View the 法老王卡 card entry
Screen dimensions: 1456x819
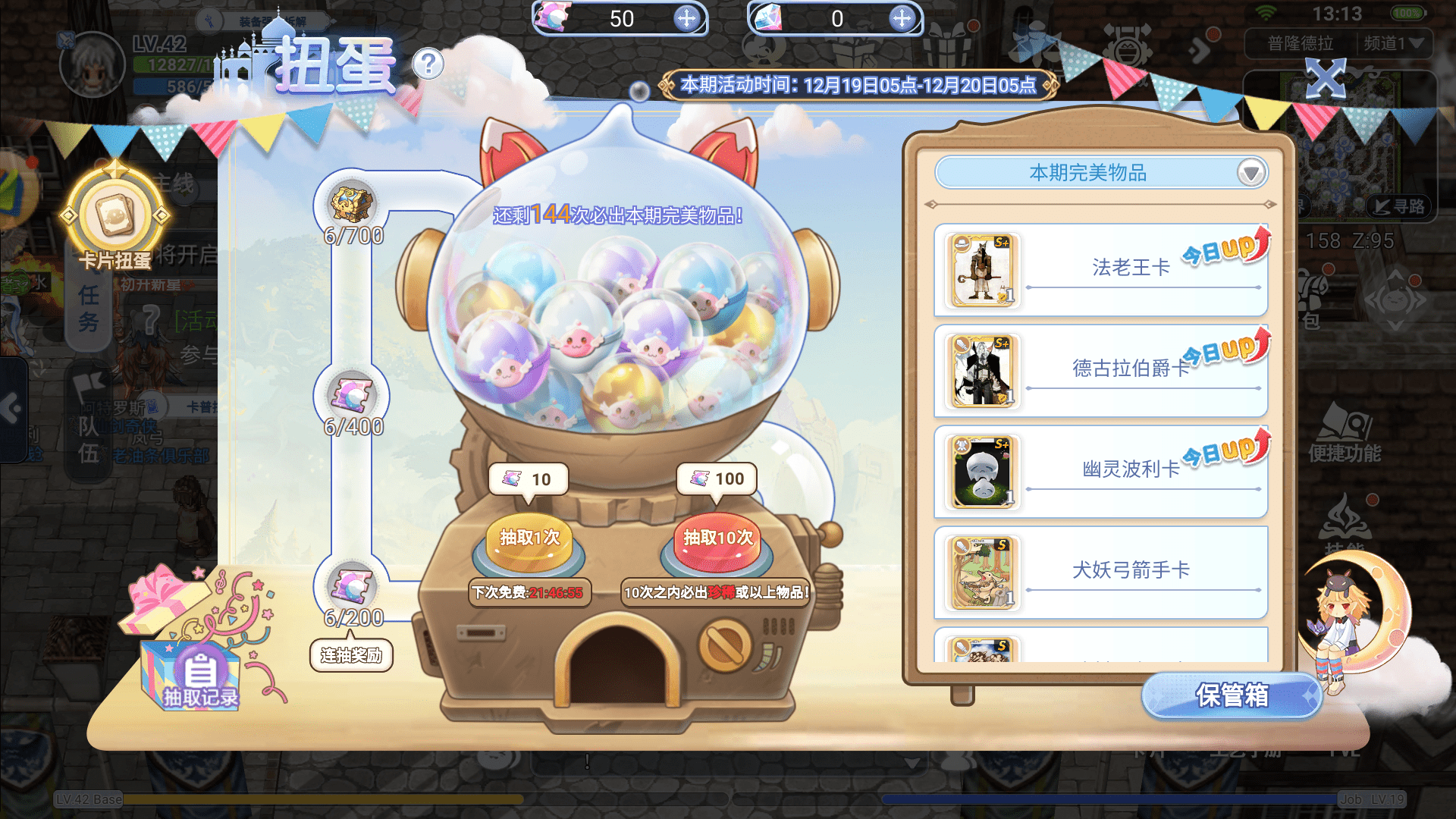point(1100,269)
